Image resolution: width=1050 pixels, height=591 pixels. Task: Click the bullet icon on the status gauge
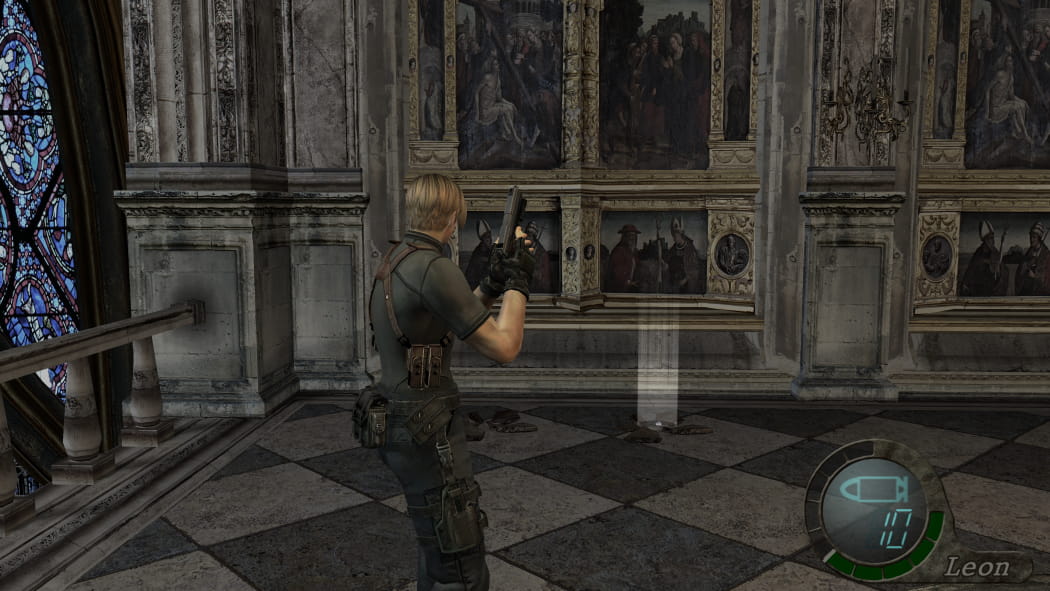[x=868, y=491]
